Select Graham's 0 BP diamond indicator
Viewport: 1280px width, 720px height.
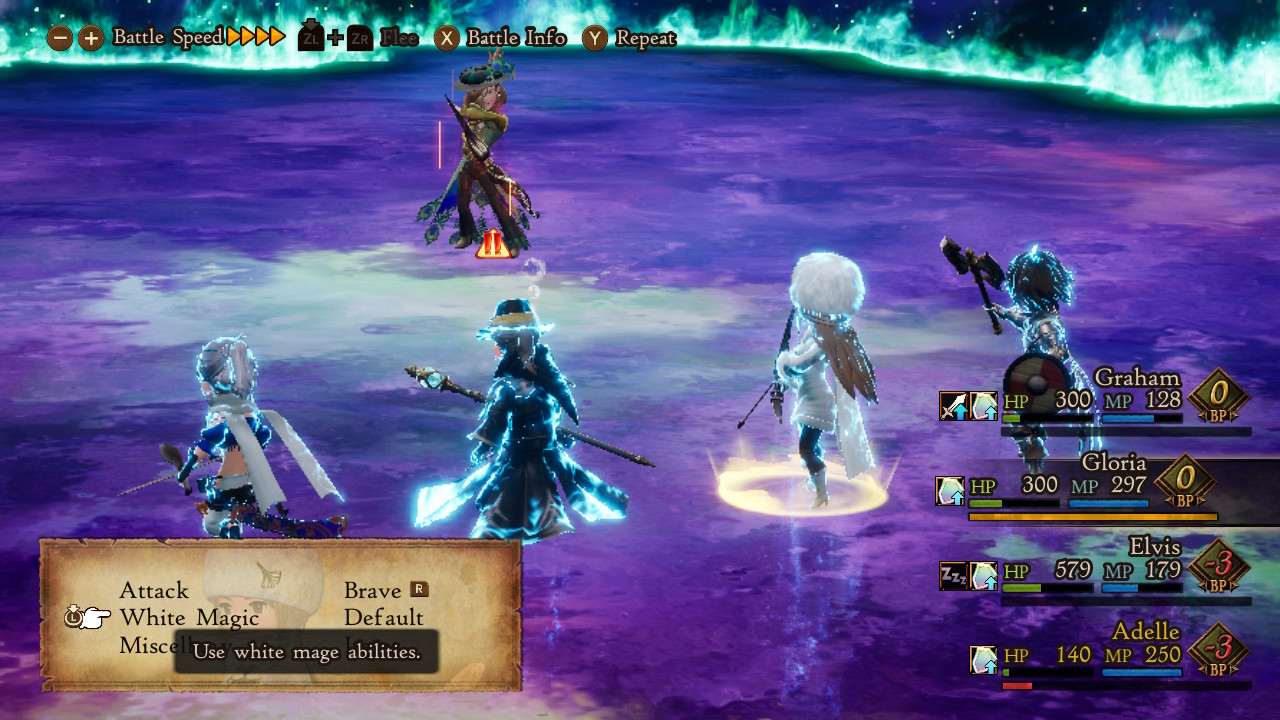[x=1218, y=397]
